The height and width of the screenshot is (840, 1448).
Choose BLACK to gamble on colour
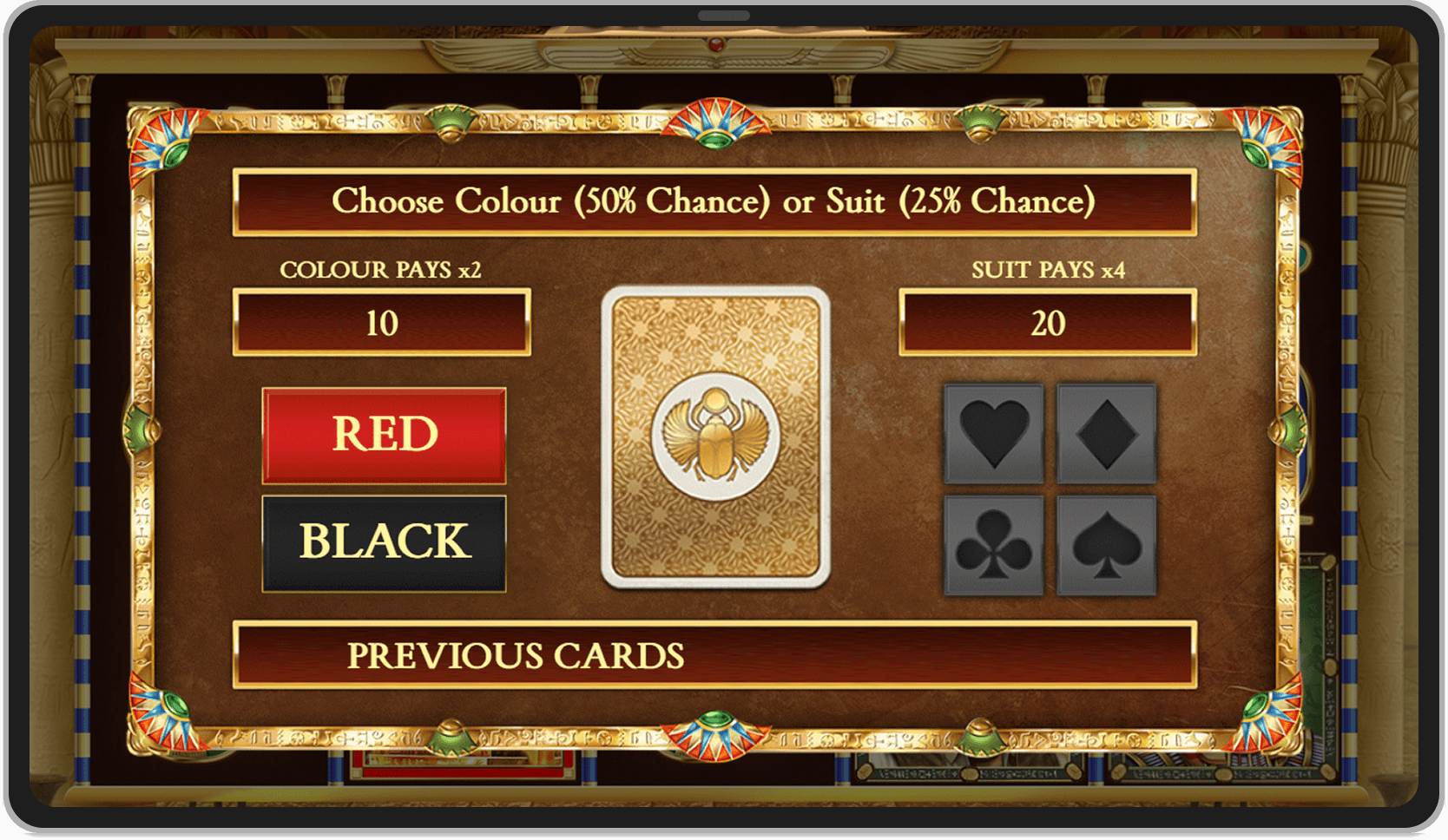pyautogui.click(x=385, y=542)
